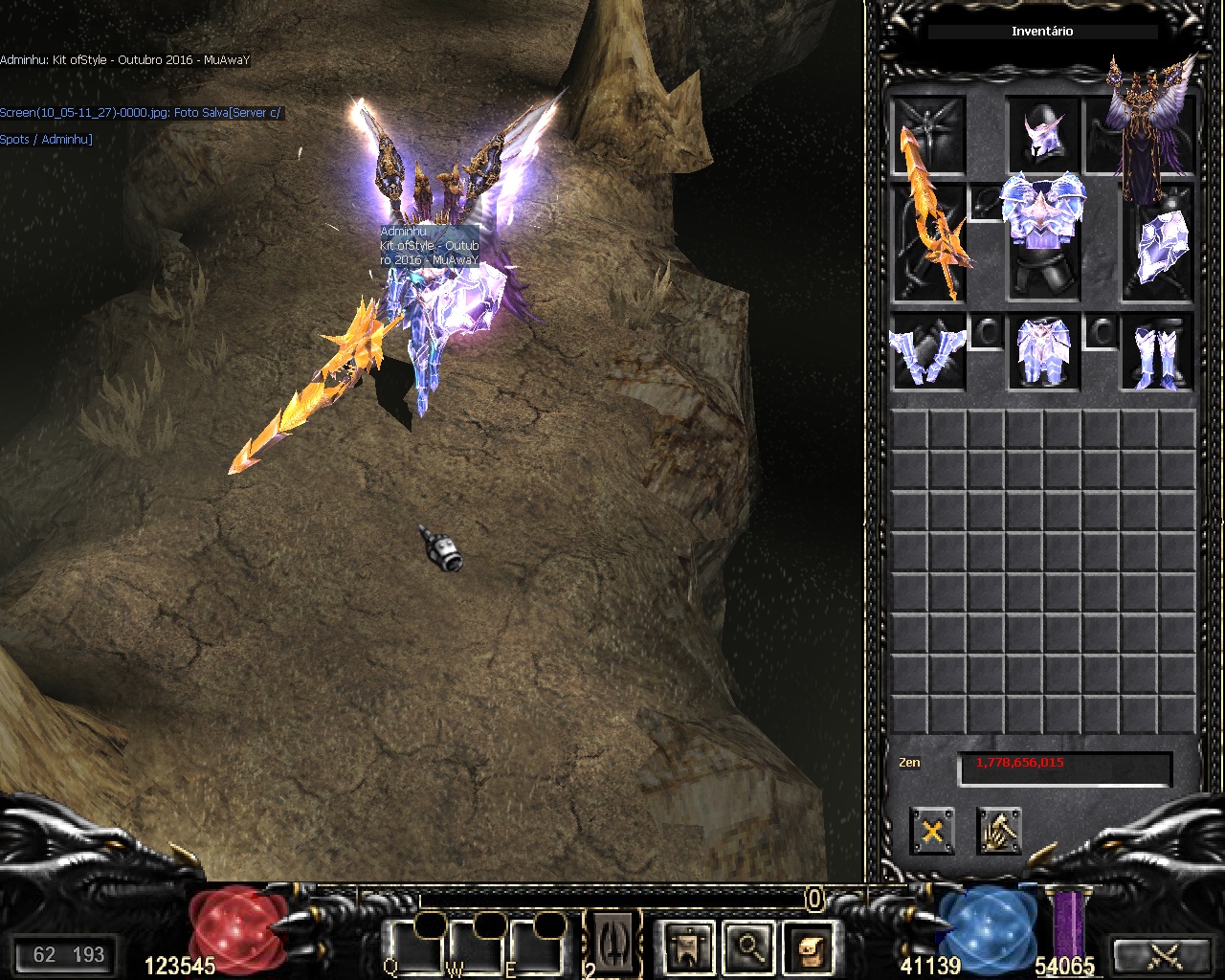Close the Inventário panel with the X button

tap(932, 831)
